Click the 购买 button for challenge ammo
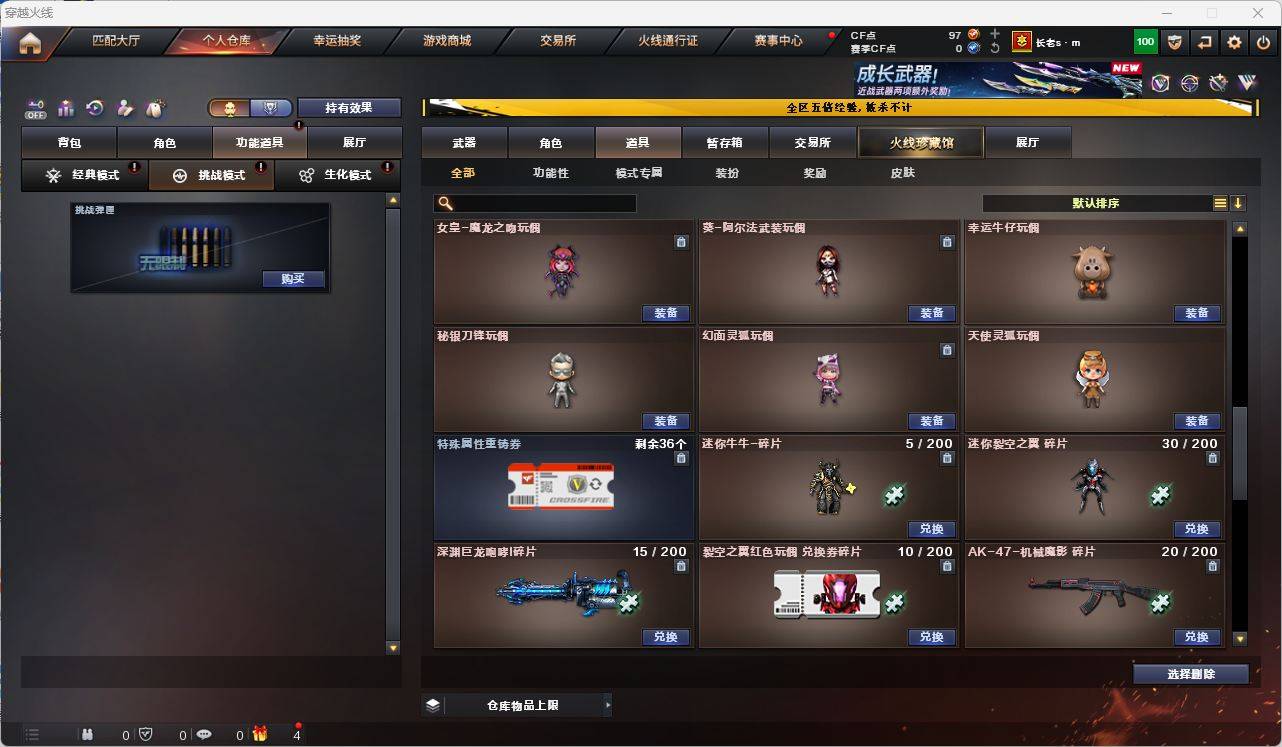The width and height of the screenshot is (1282, 747). (292, 279)
